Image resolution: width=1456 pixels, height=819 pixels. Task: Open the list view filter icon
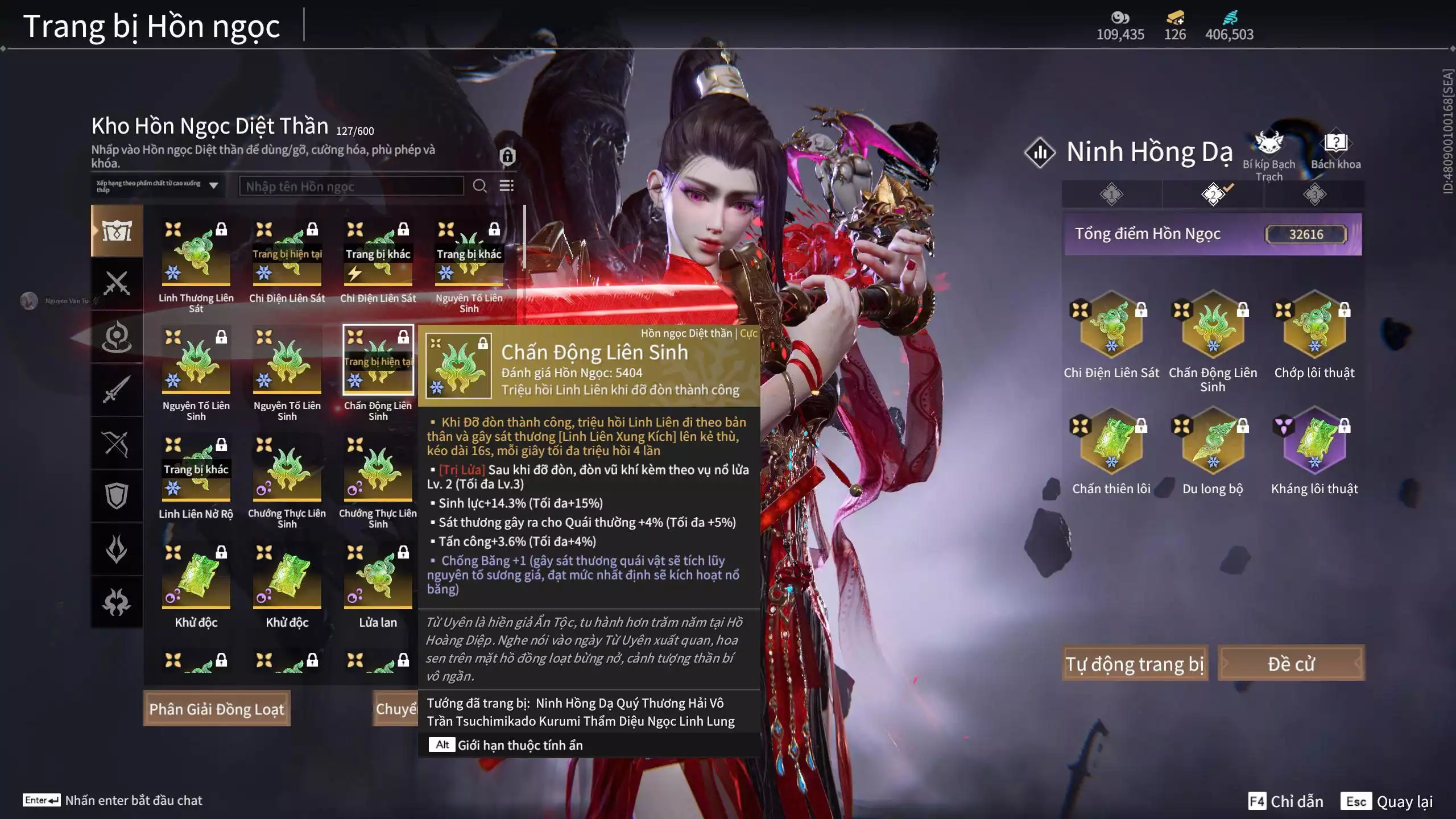(506, 186)
